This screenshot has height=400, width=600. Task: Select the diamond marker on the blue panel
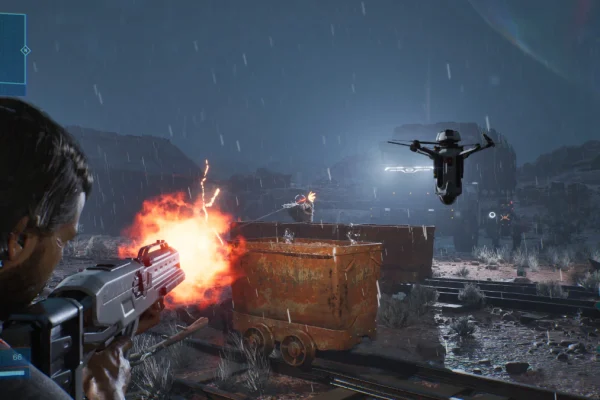click(25, 50)
